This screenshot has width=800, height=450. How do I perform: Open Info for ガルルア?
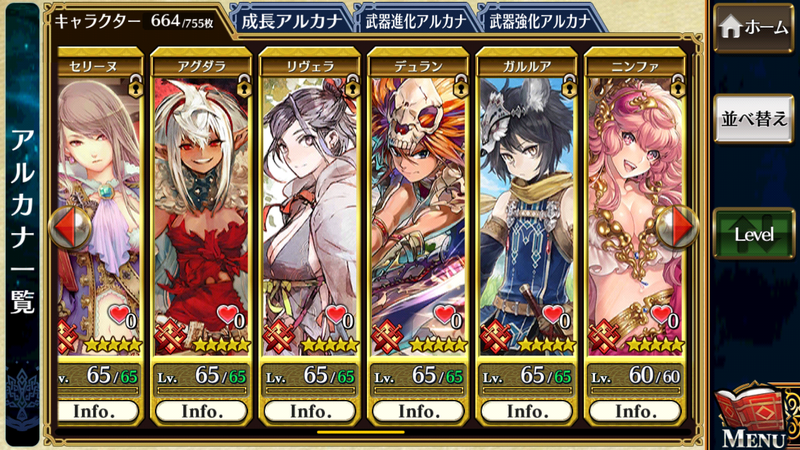coord(526,411)
